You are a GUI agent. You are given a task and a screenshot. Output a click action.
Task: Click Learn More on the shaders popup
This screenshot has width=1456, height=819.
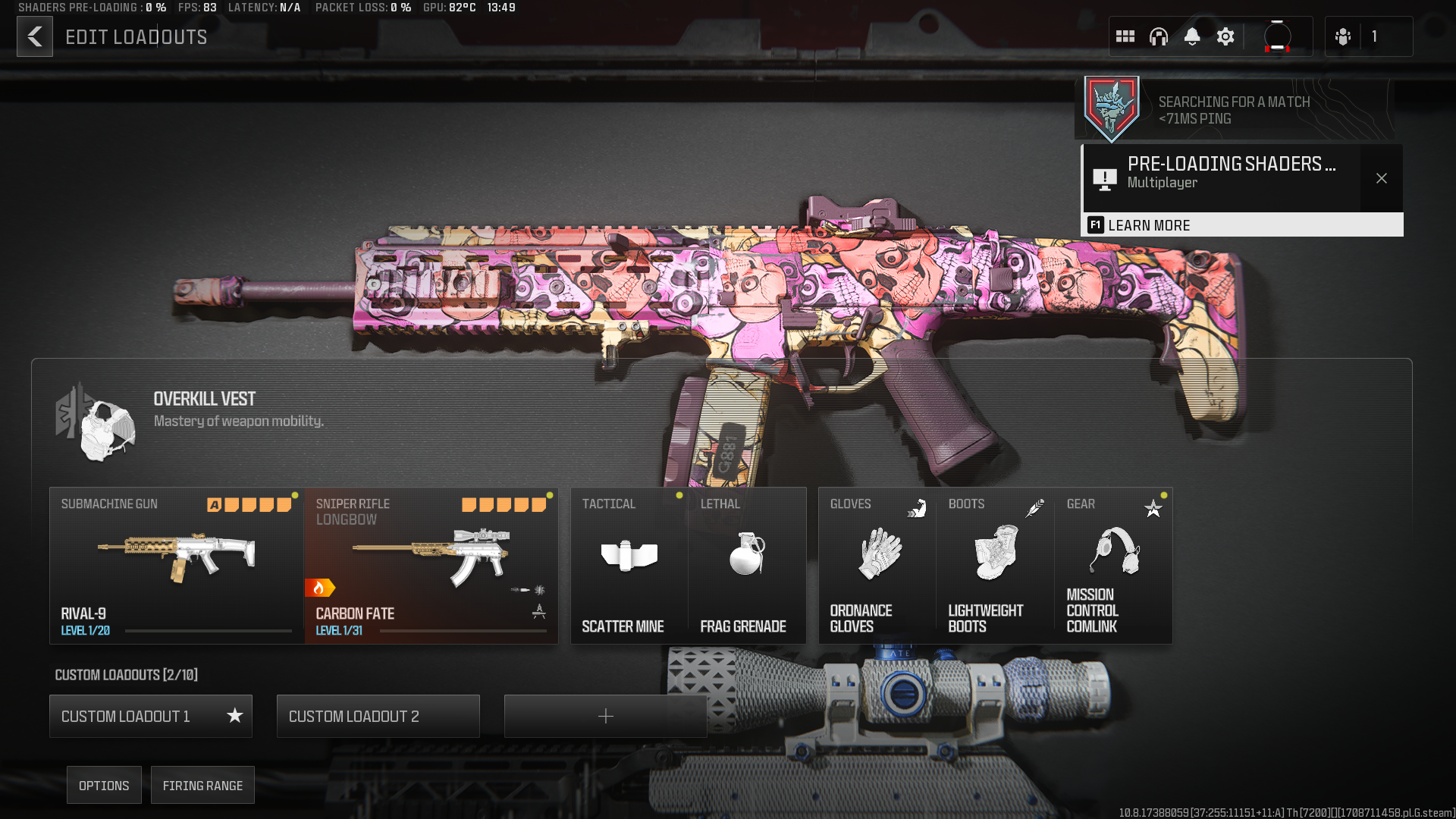1148,225
